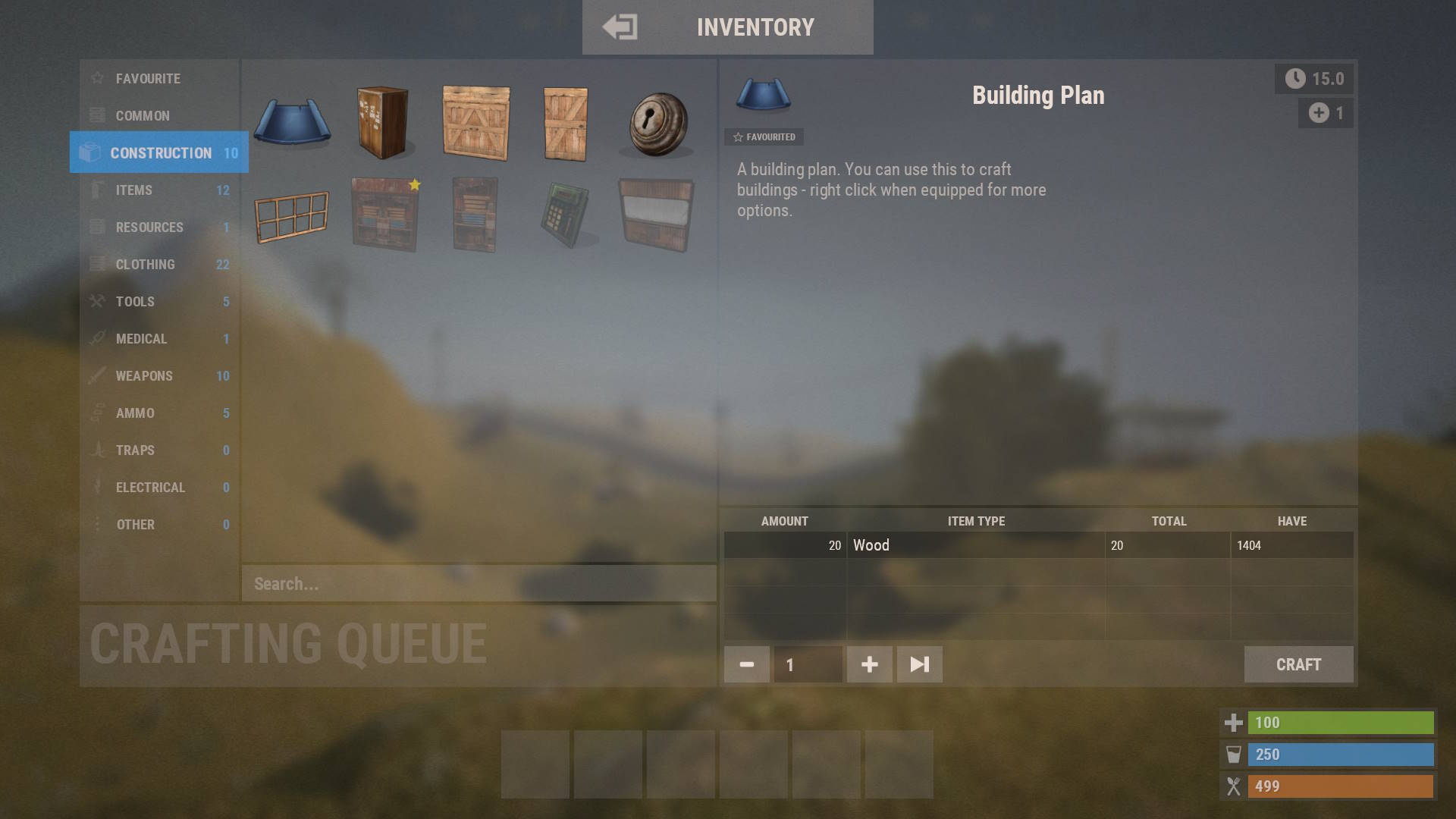
Task: Select the wooden window bars blueprint
Action: click(292, 216)
